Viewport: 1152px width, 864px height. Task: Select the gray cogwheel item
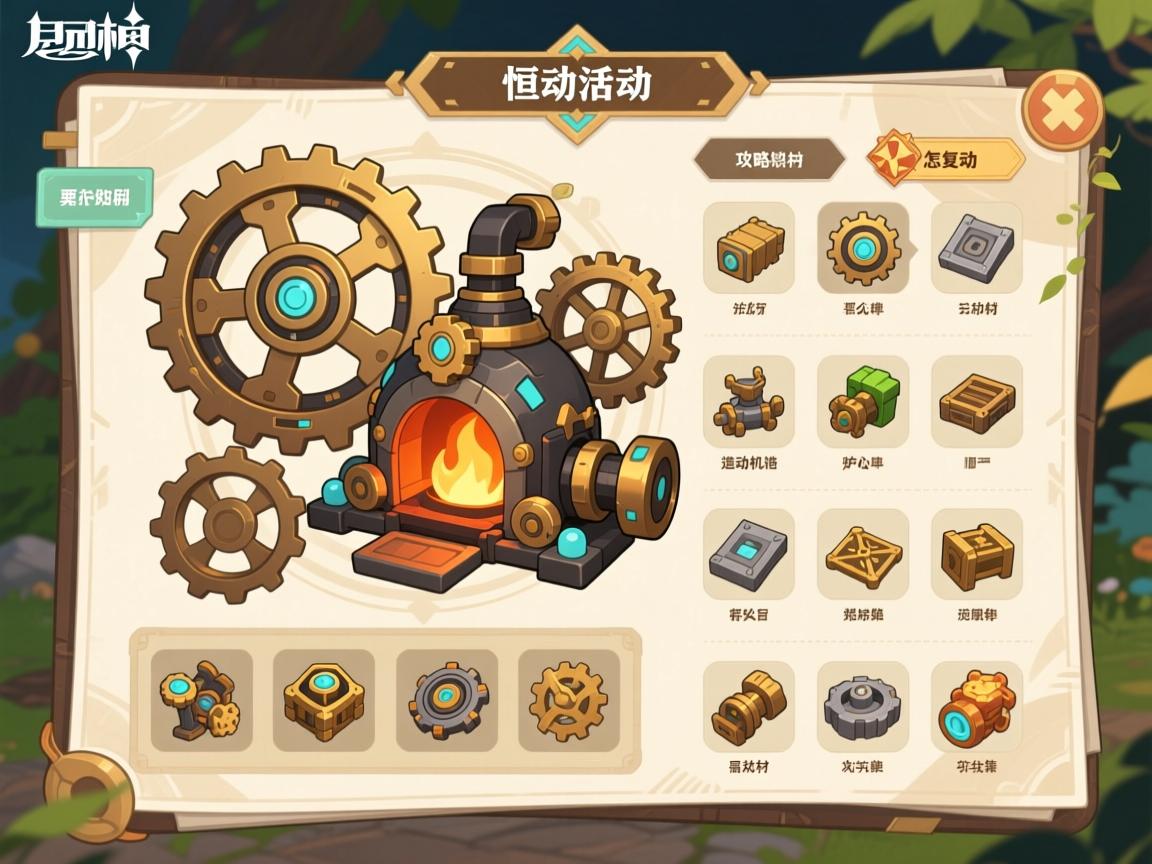point(863,707)
